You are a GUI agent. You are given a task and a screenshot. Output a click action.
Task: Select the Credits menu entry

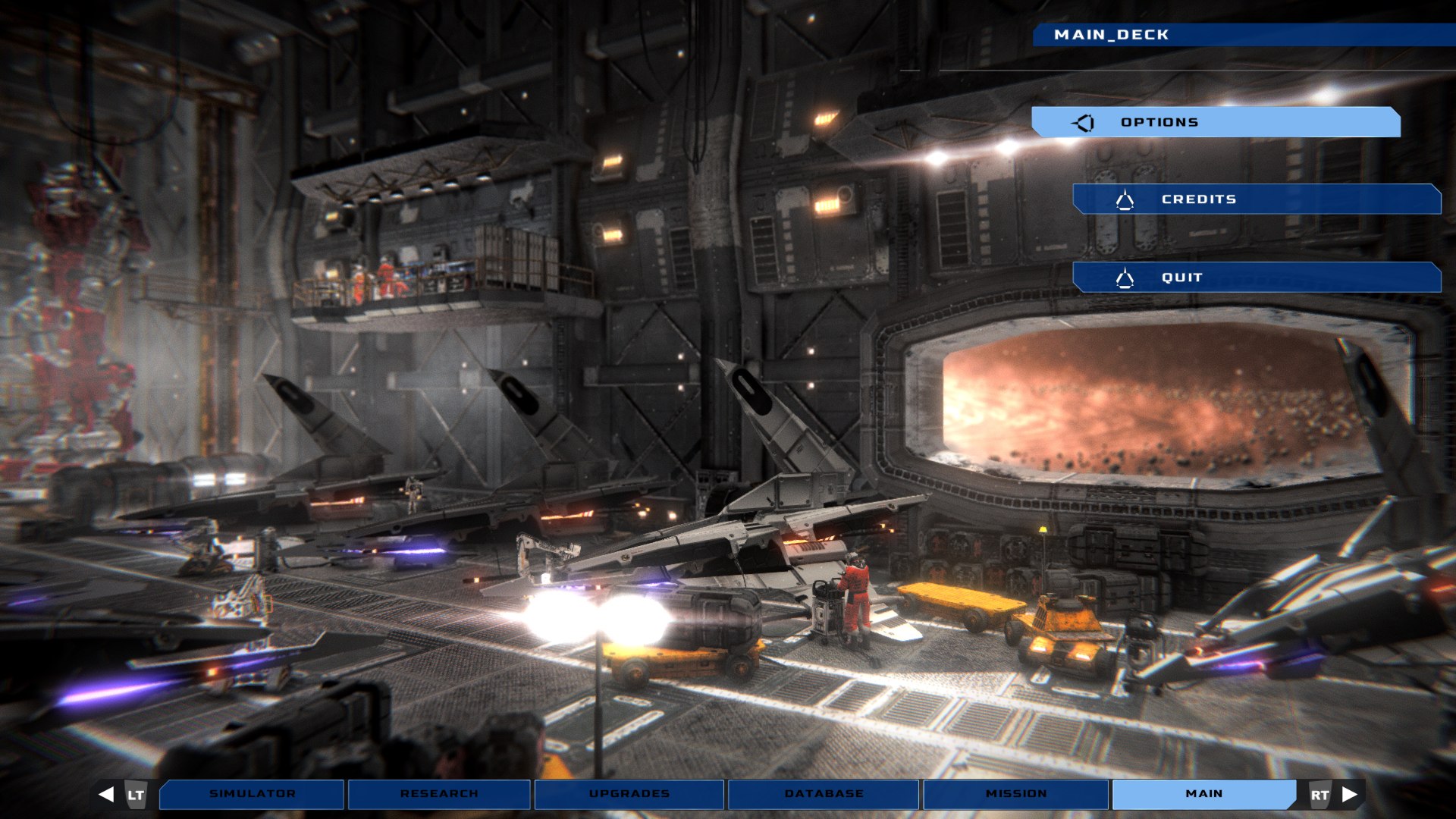coord(1257,199)
